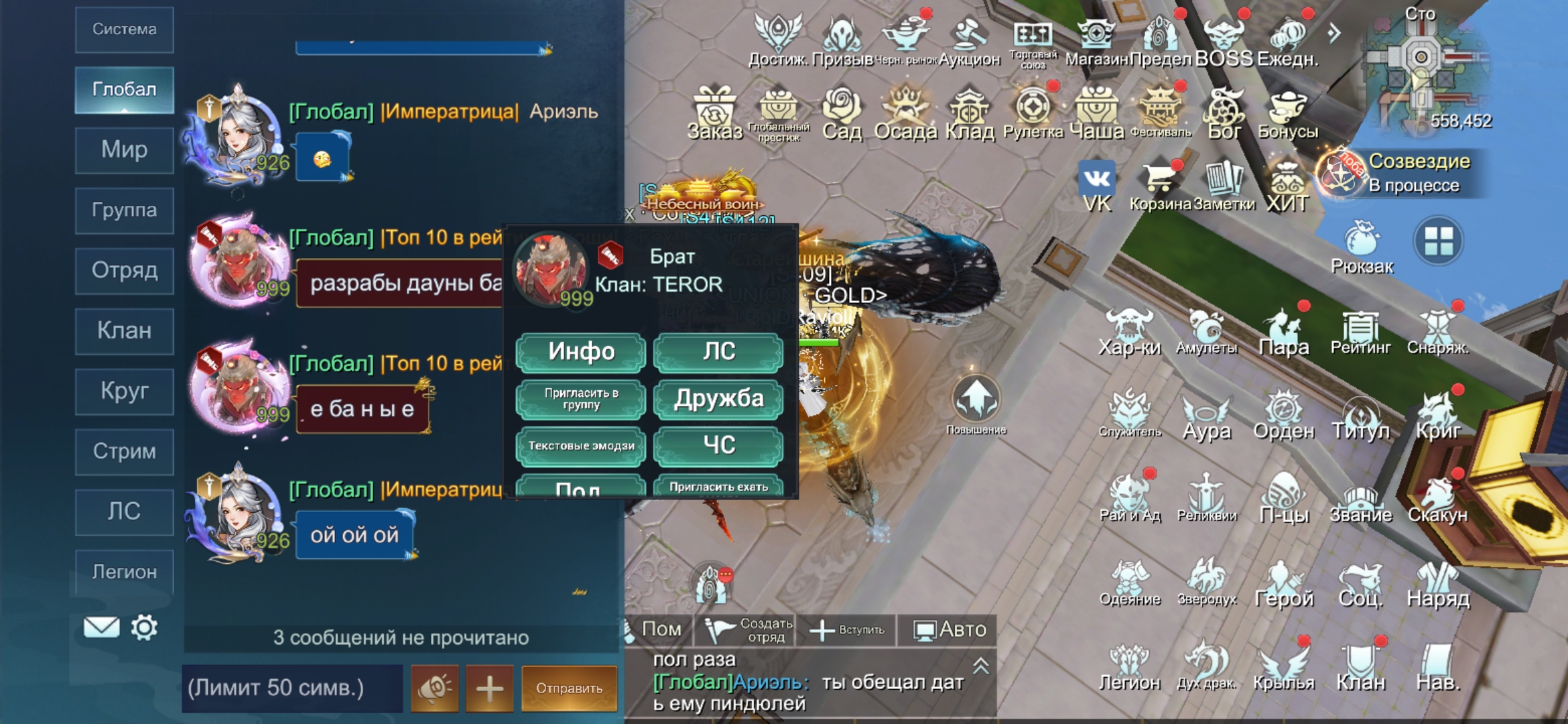
Task: Add player to blacklist with ЧС
Action: pyautogui.click(x=718, y=445)
